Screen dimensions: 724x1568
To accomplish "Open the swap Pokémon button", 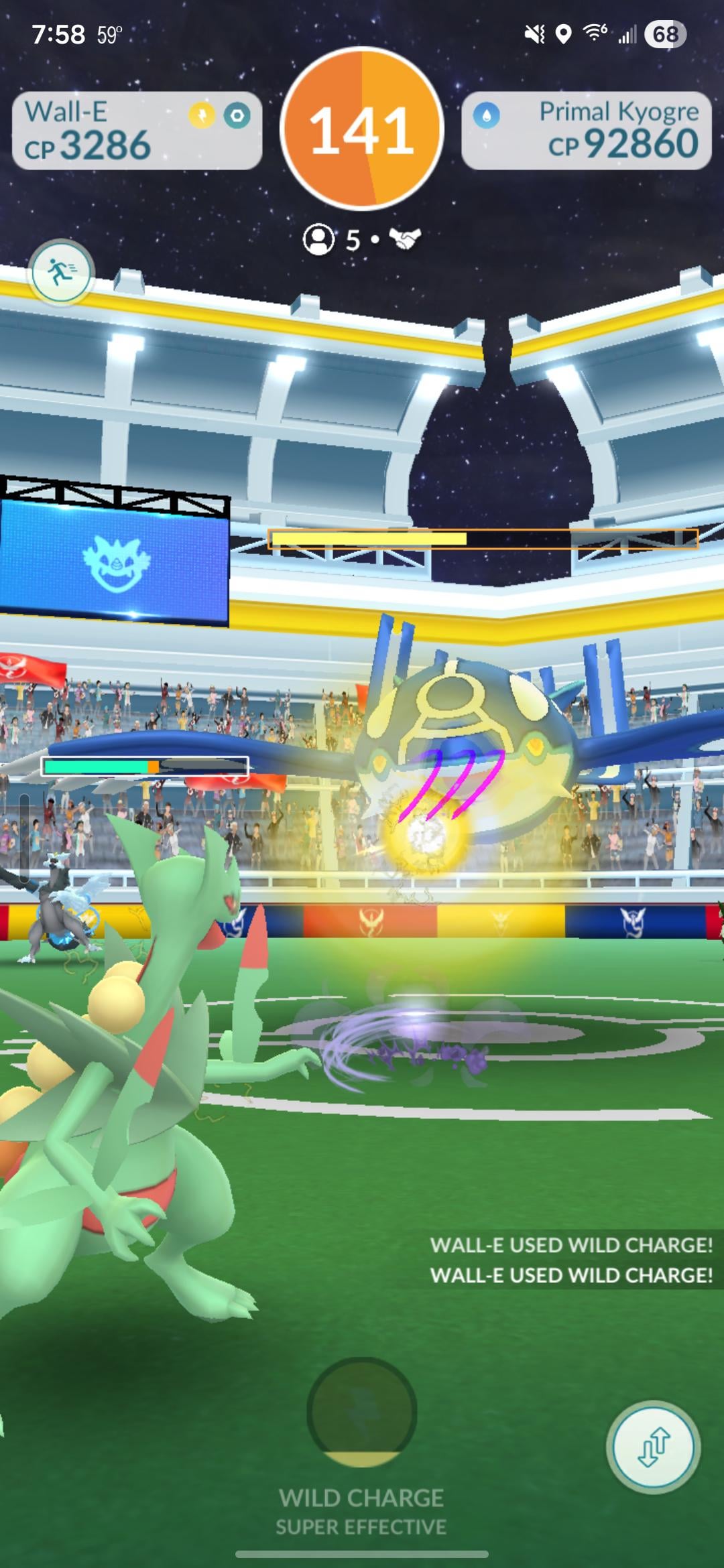I will pyautogui.click(x=653, y=1447).
